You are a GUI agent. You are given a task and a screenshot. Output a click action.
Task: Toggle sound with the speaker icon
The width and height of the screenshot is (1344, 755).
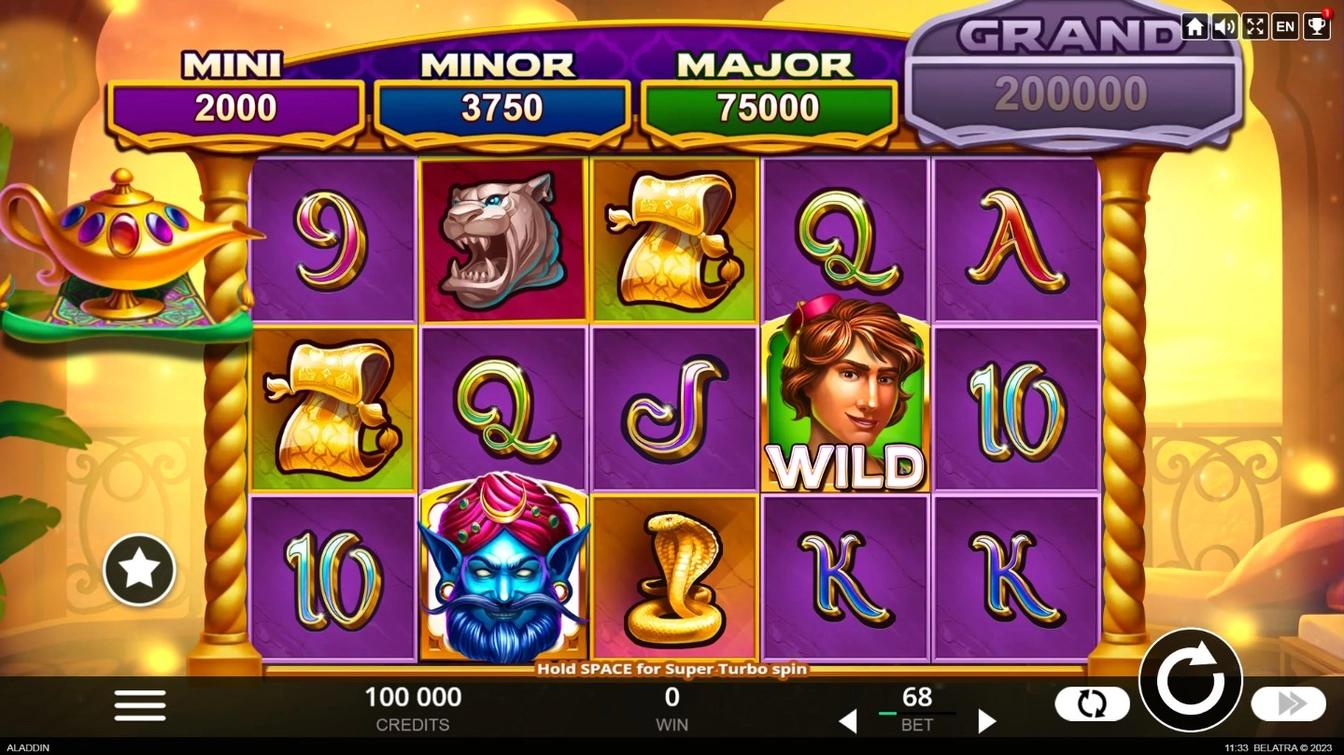coord(1224,27)
